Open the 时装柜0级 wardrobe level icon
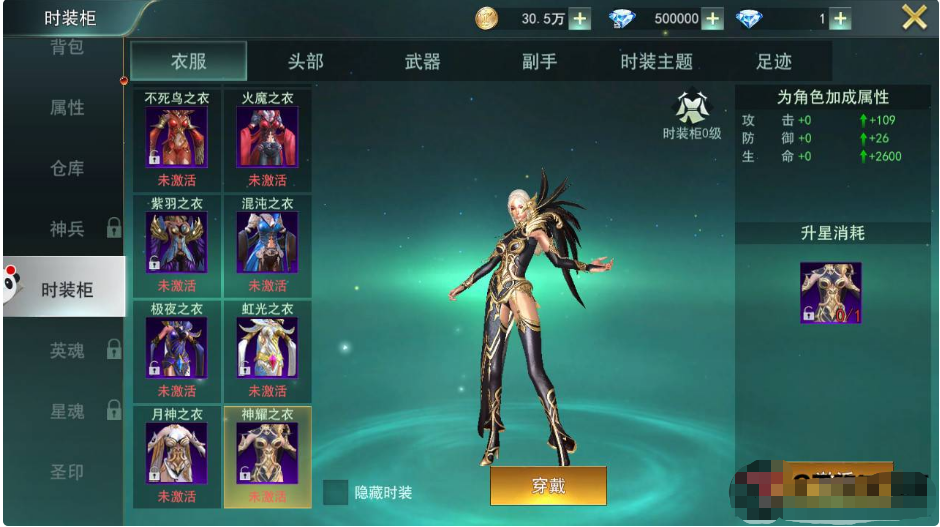 (x=691, y=108)
